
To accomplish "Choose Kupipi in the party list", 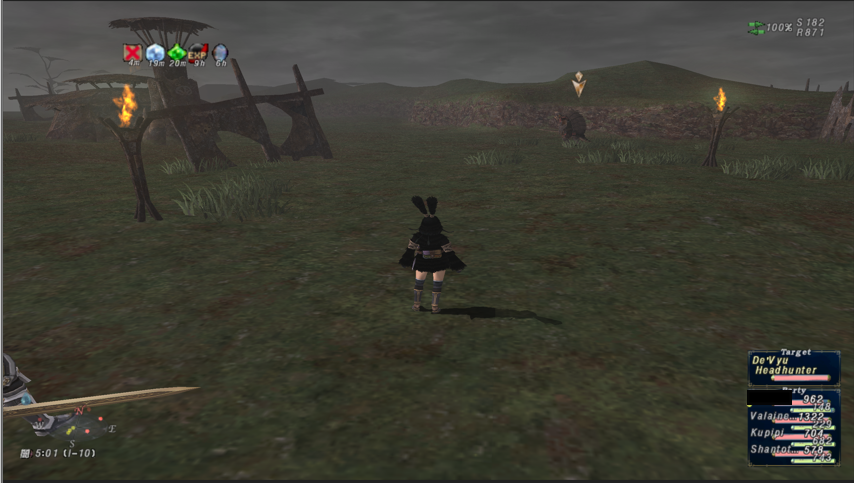I will (793, 436).
